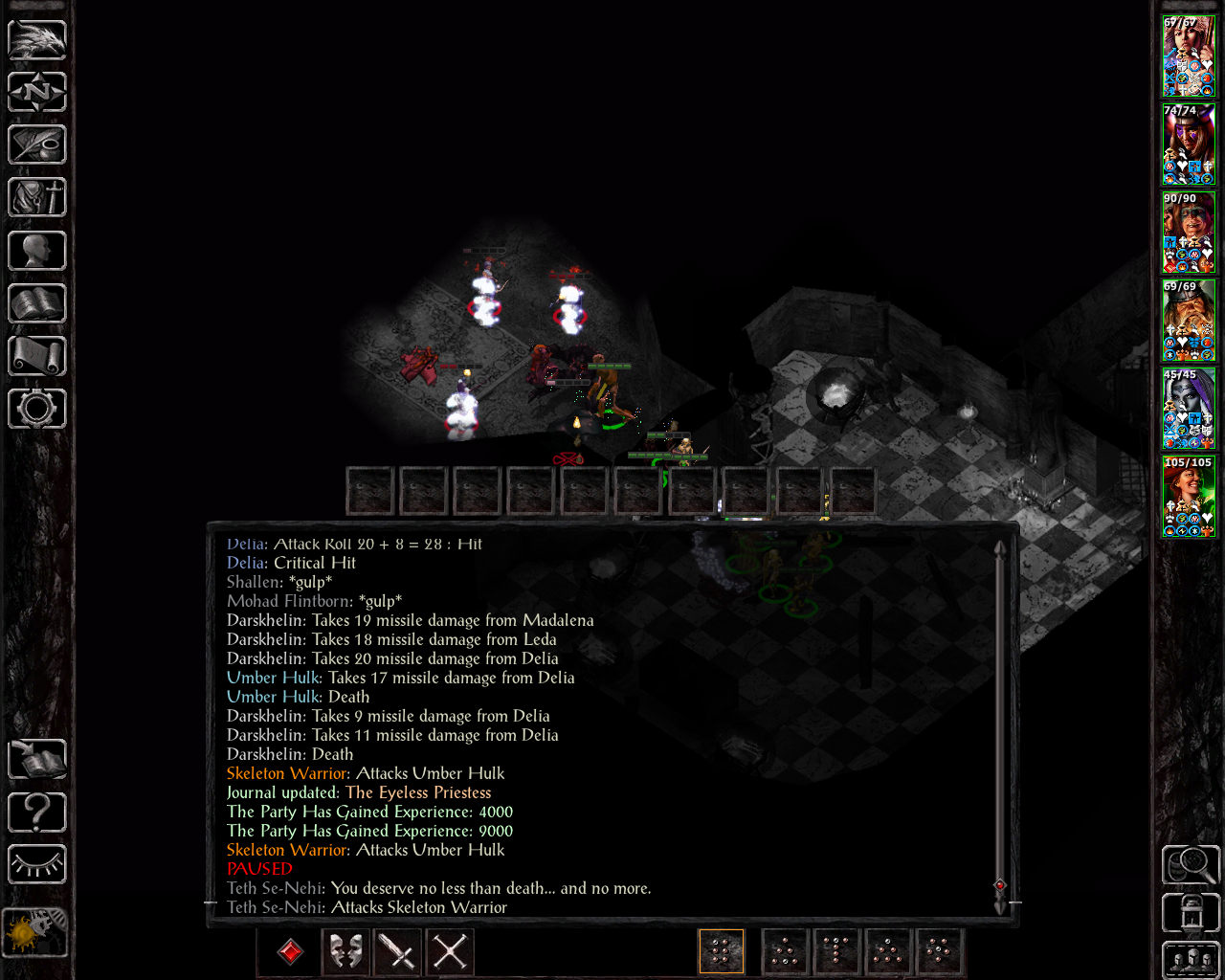
Task: Open help with the question mark button
Action: pyautogui.click(x=37, y=813)
